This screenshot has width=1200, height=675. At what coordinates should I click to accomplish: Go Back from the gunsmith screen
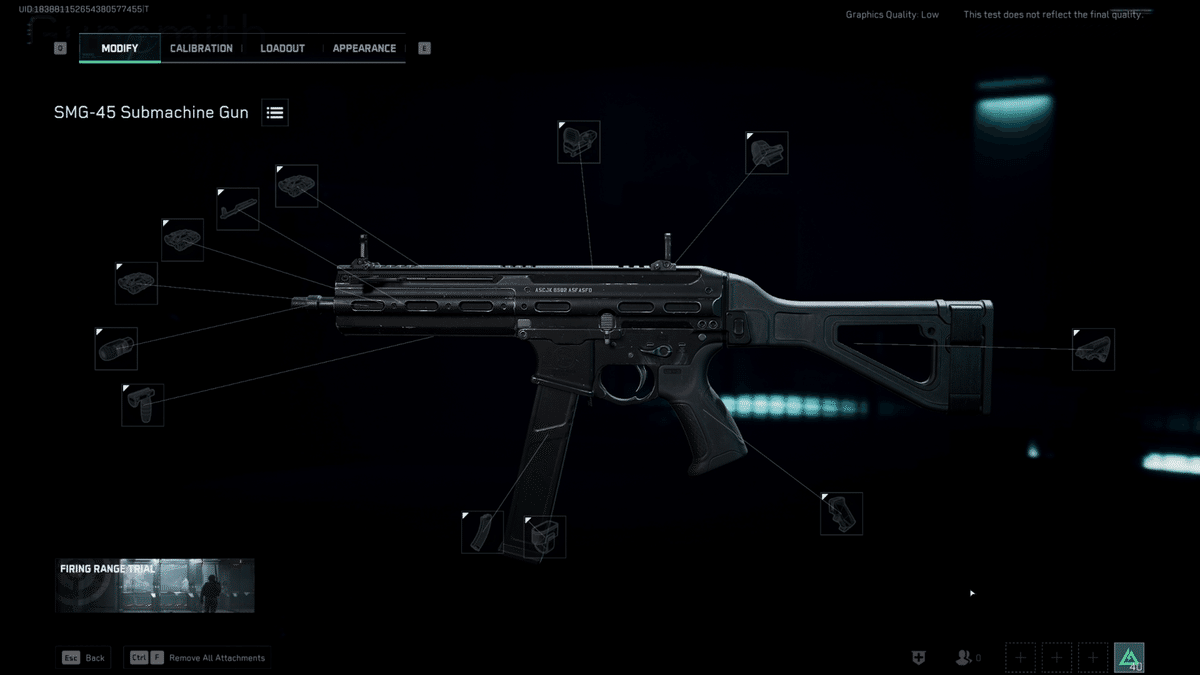tap(84, 658)
